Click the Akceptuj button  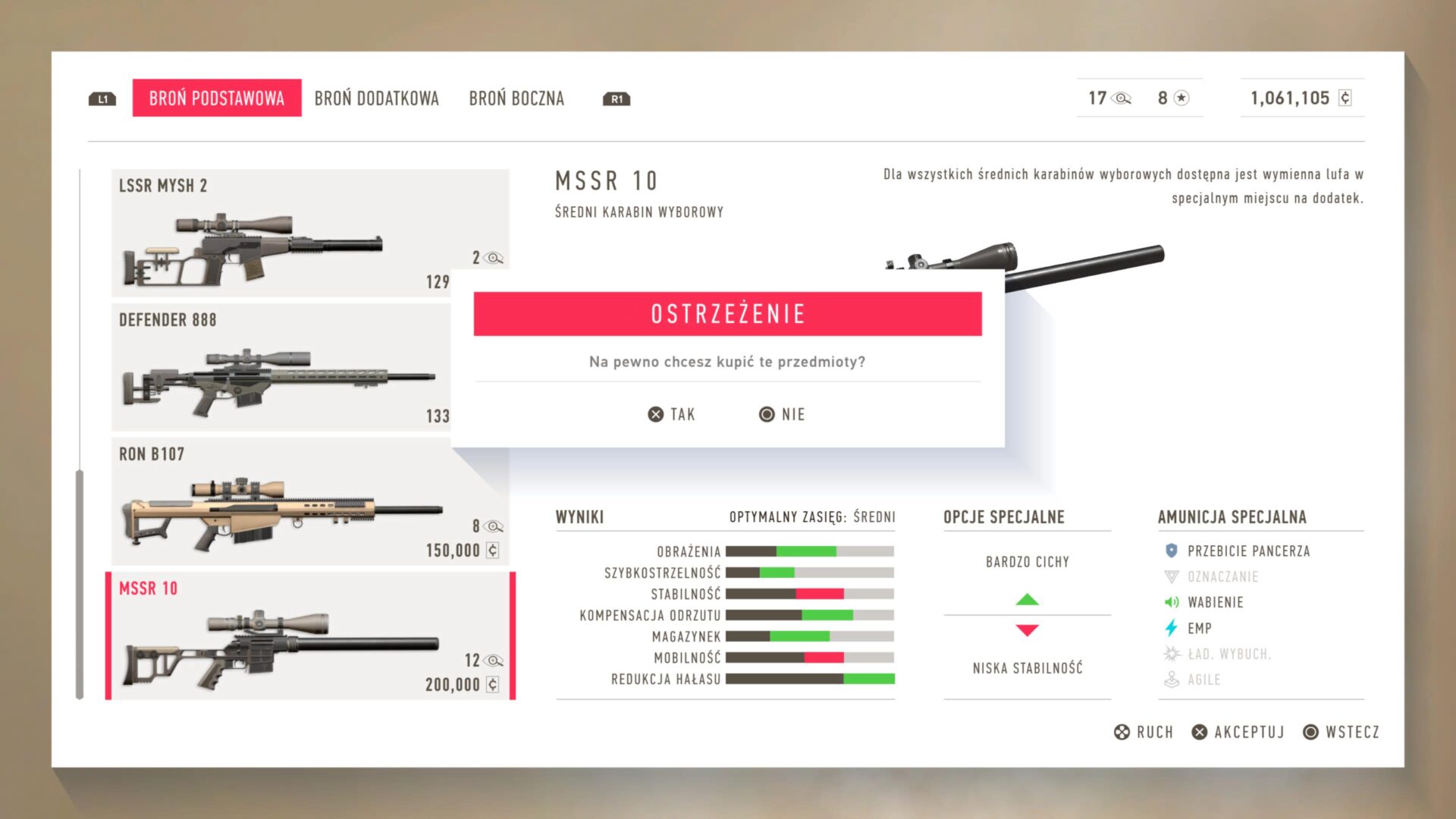pyautogui.click(x=1238, y=732)
